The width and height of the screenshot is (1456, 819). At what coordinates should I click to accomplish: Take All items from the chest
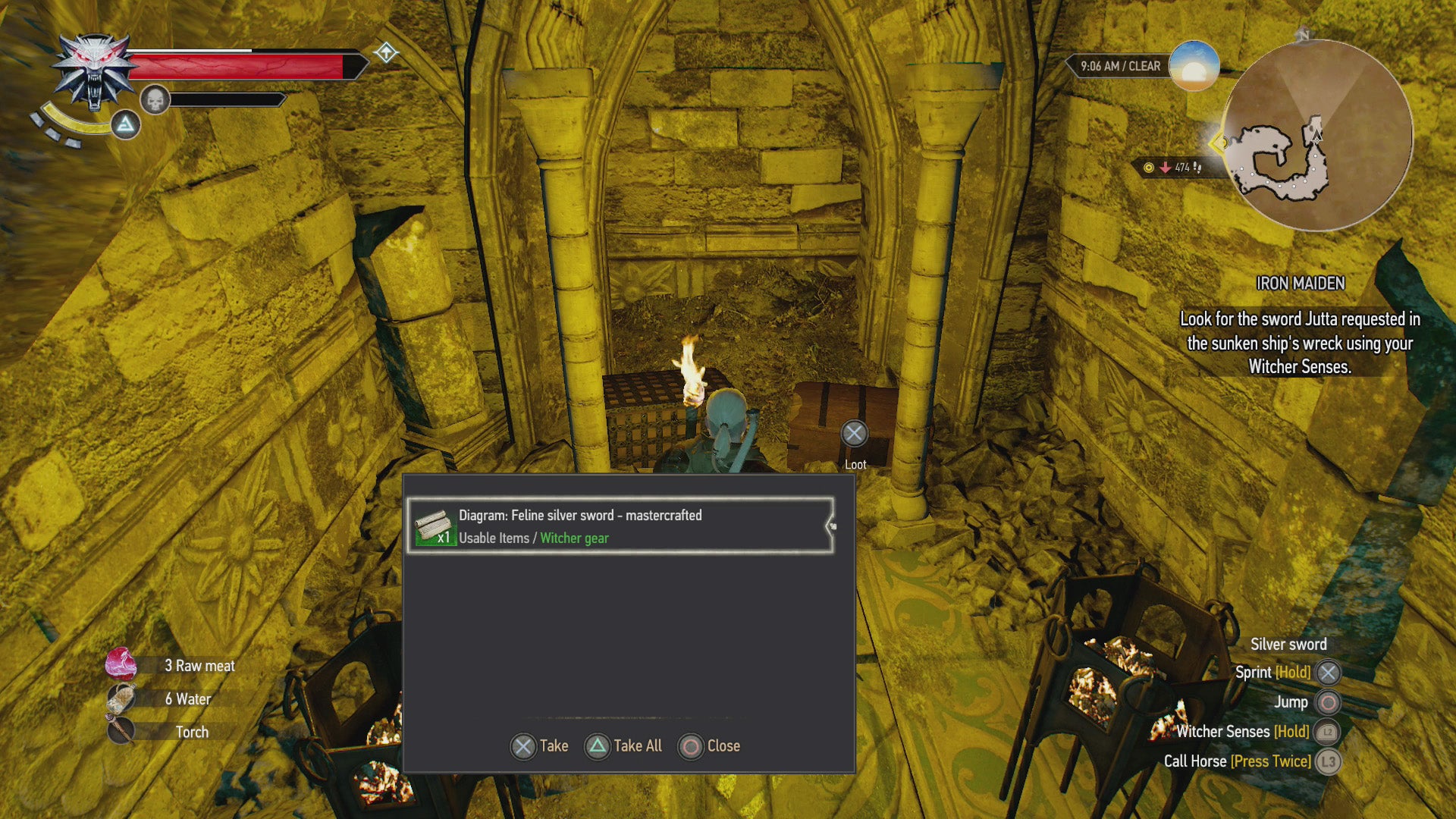tap(623, 746)
